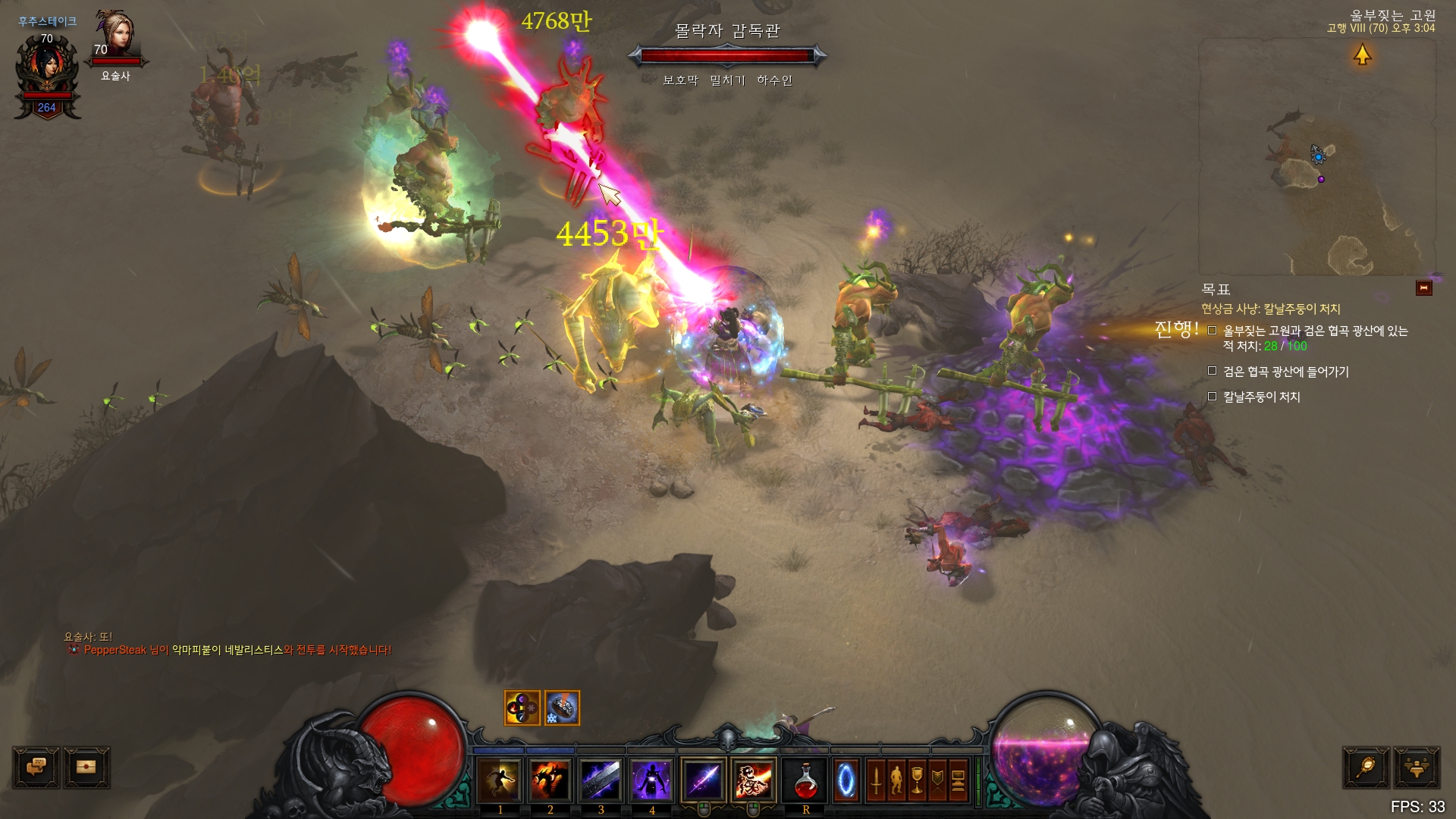Click the minimap of 울부짖는 고원
The width and height of the screenshot is (1456, 819).
1316,158
